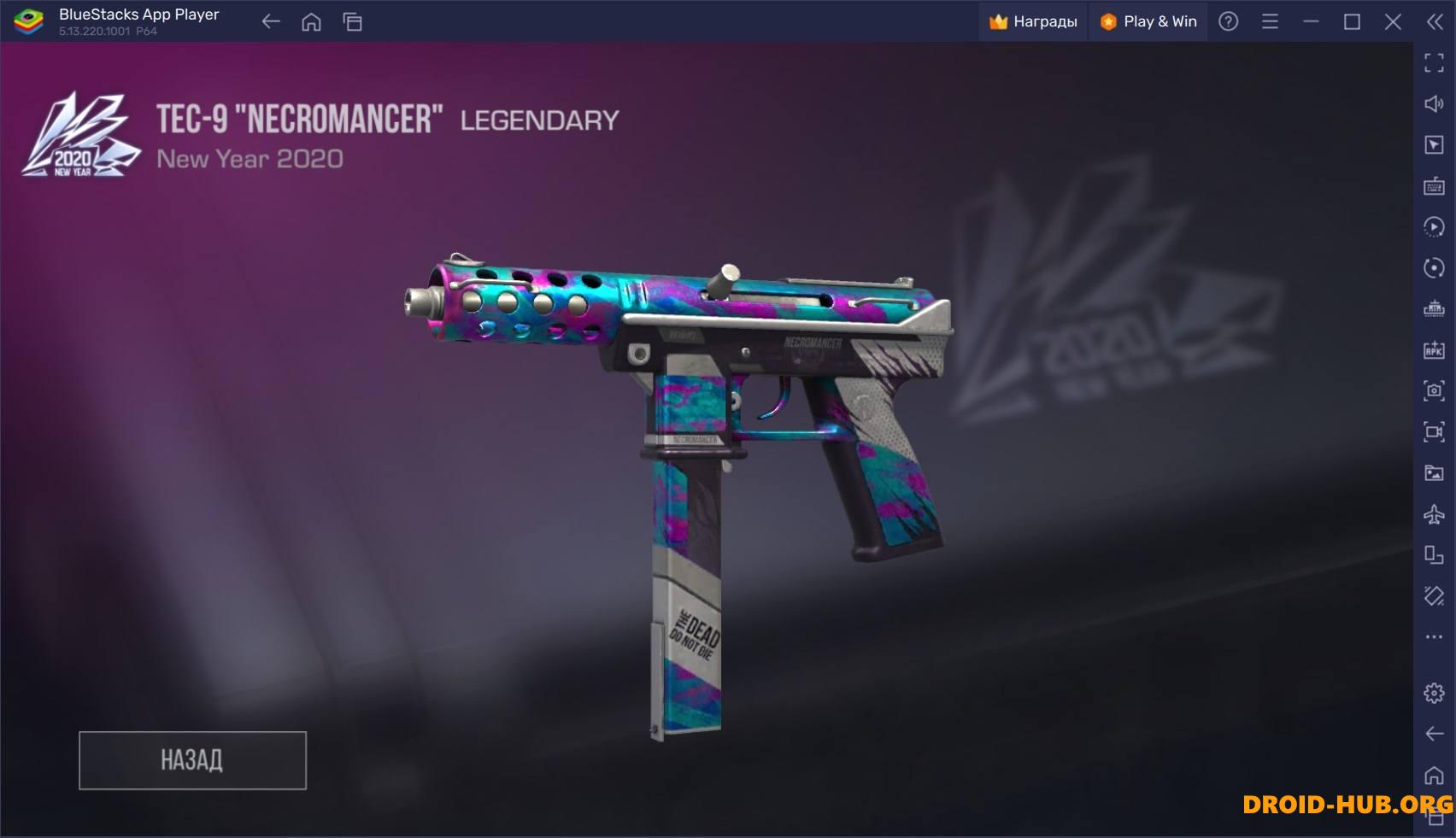
Task: Close the BlueStacks window
Action: (x=1393, y=22)
